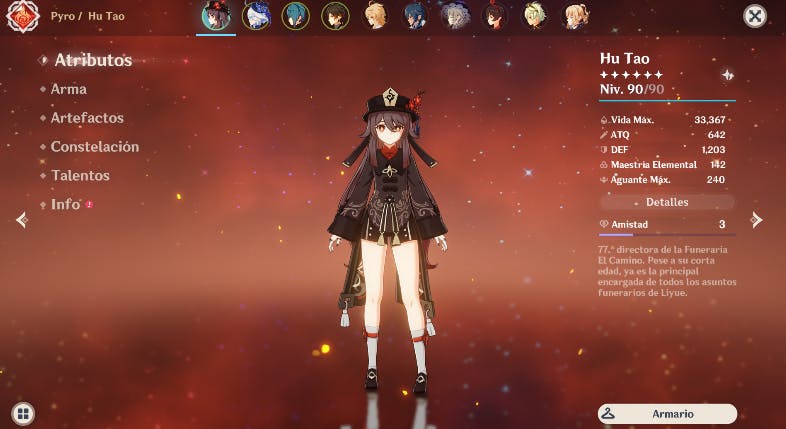Open the four-square grid icon
This screenshot has width=786, height=429.
click(x=23, y=412)
